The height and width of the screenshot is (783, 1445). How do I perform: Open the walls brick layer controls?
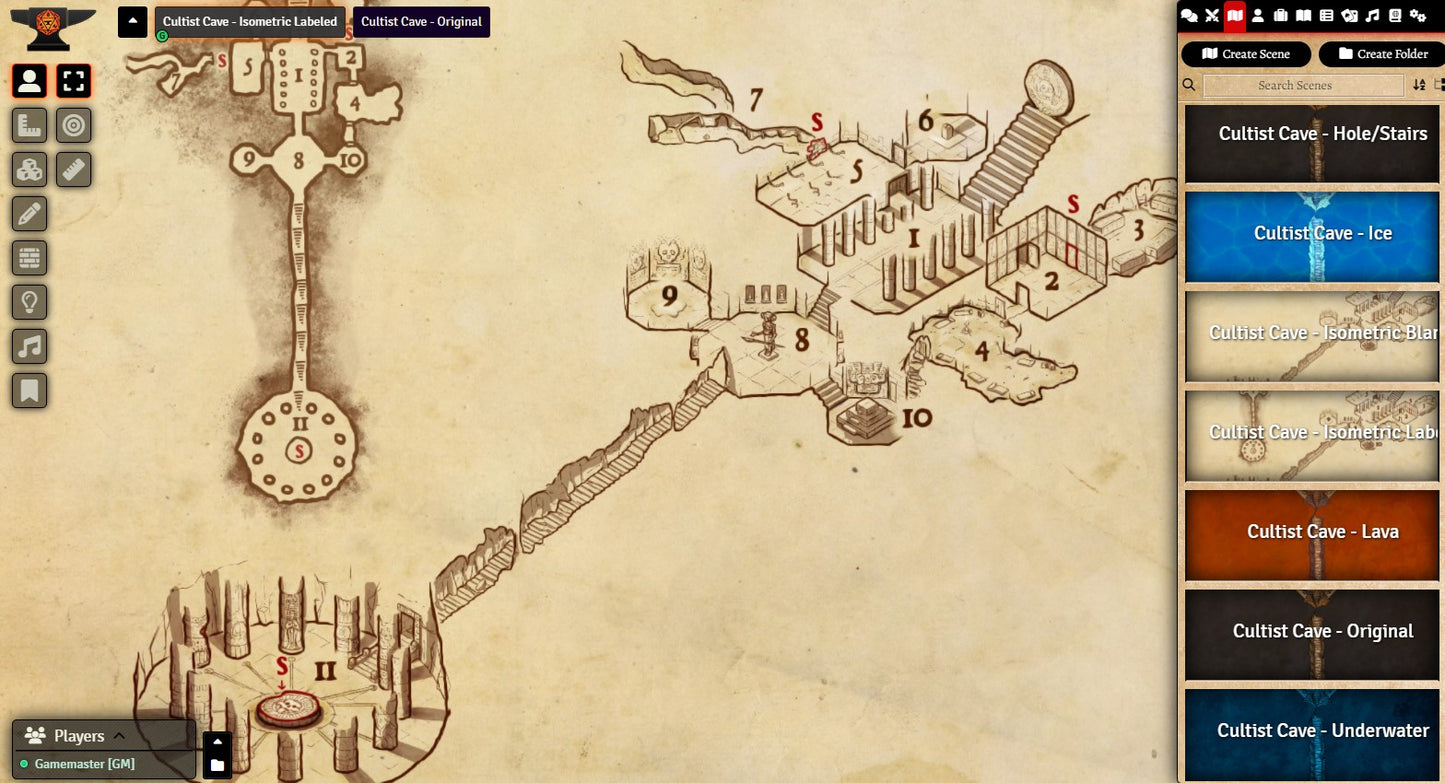(30, 258)
